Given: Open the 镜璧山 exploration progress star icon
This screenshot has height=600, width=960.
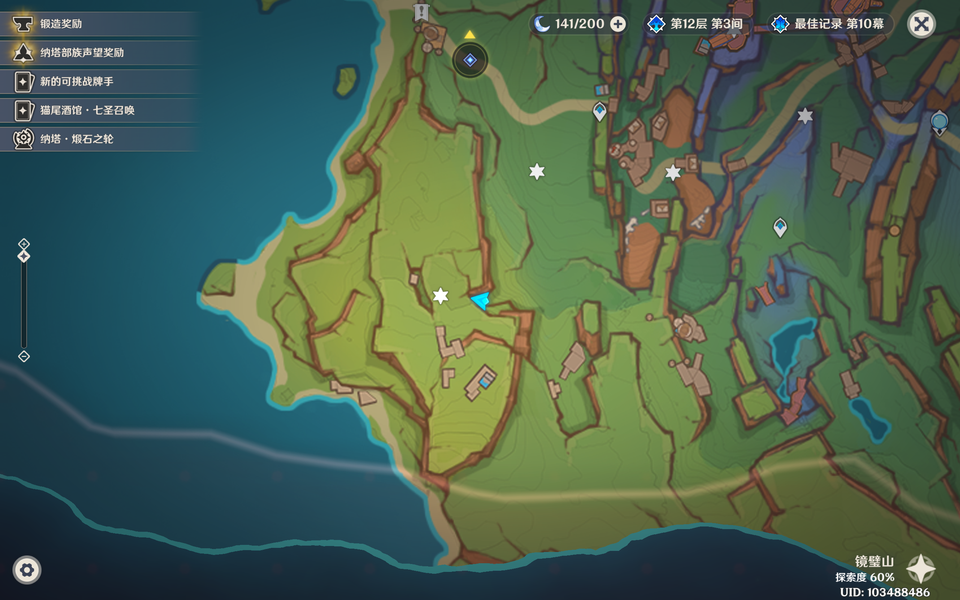Looking at the screenshot, I should coord(921,569).
